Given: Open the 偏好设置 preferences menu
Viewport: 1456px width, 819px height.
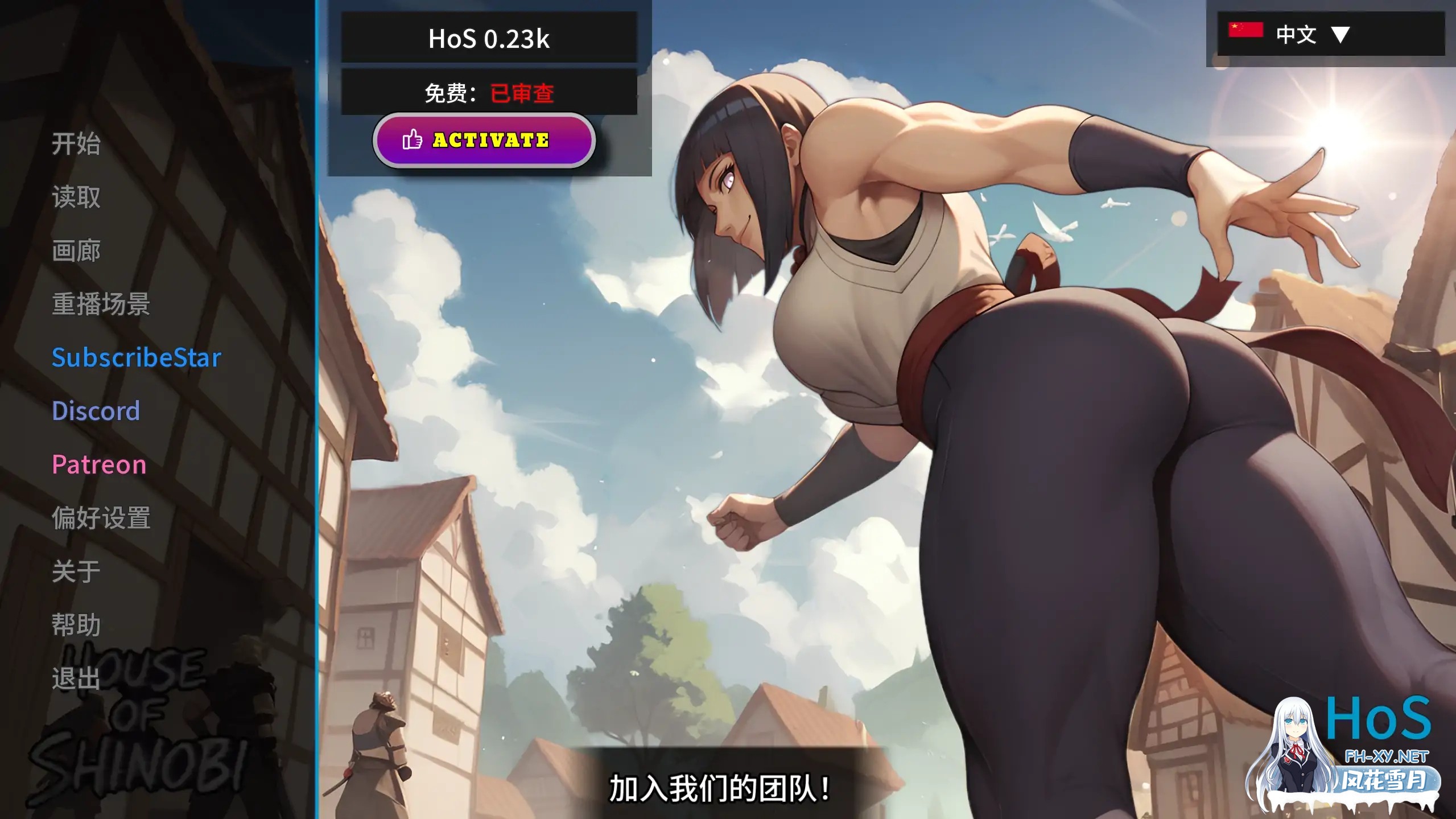Looking at the screenshot, I should tap(101, 518).
